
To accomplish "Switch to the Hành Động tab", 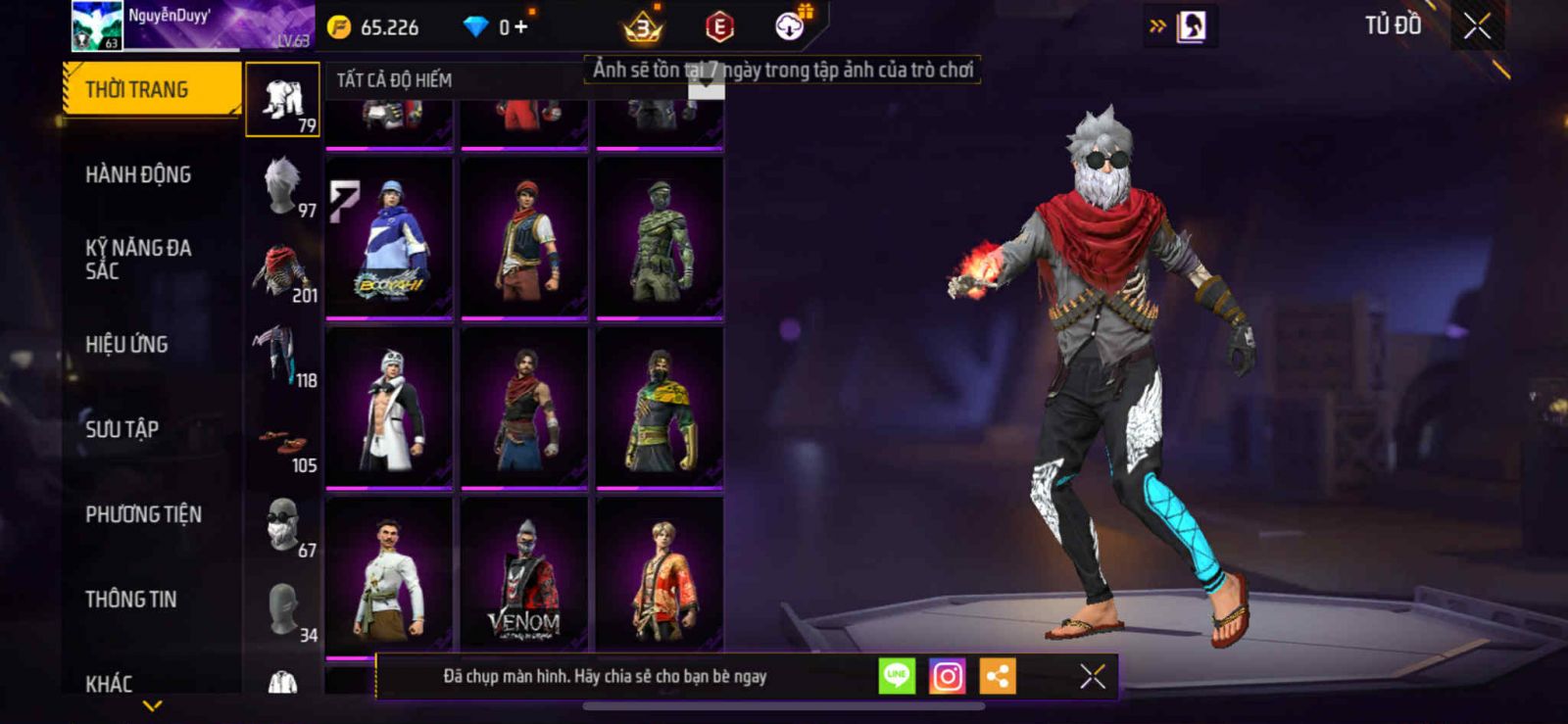I will (x=138, y=174).
